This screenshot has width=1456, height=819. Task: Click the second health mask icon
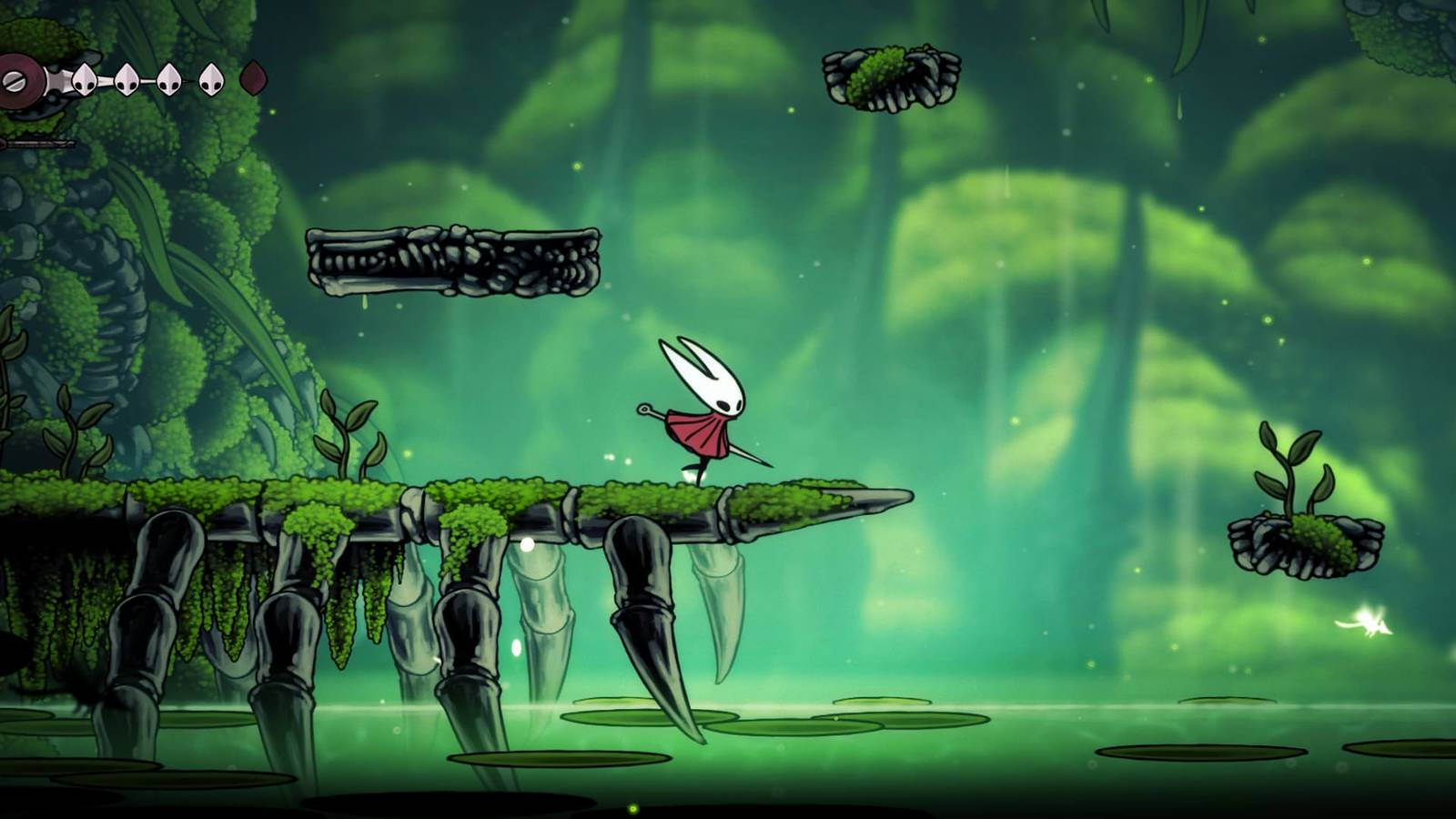click(126, 80)
